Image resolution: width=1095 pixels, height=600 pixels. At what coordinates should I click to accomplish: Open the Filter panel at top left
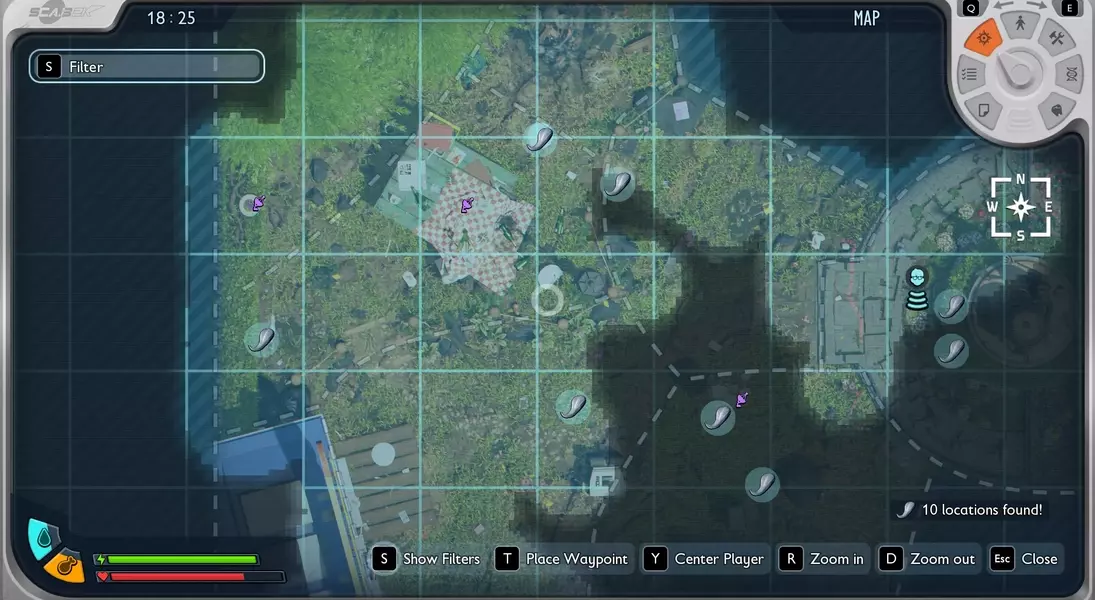146,66
